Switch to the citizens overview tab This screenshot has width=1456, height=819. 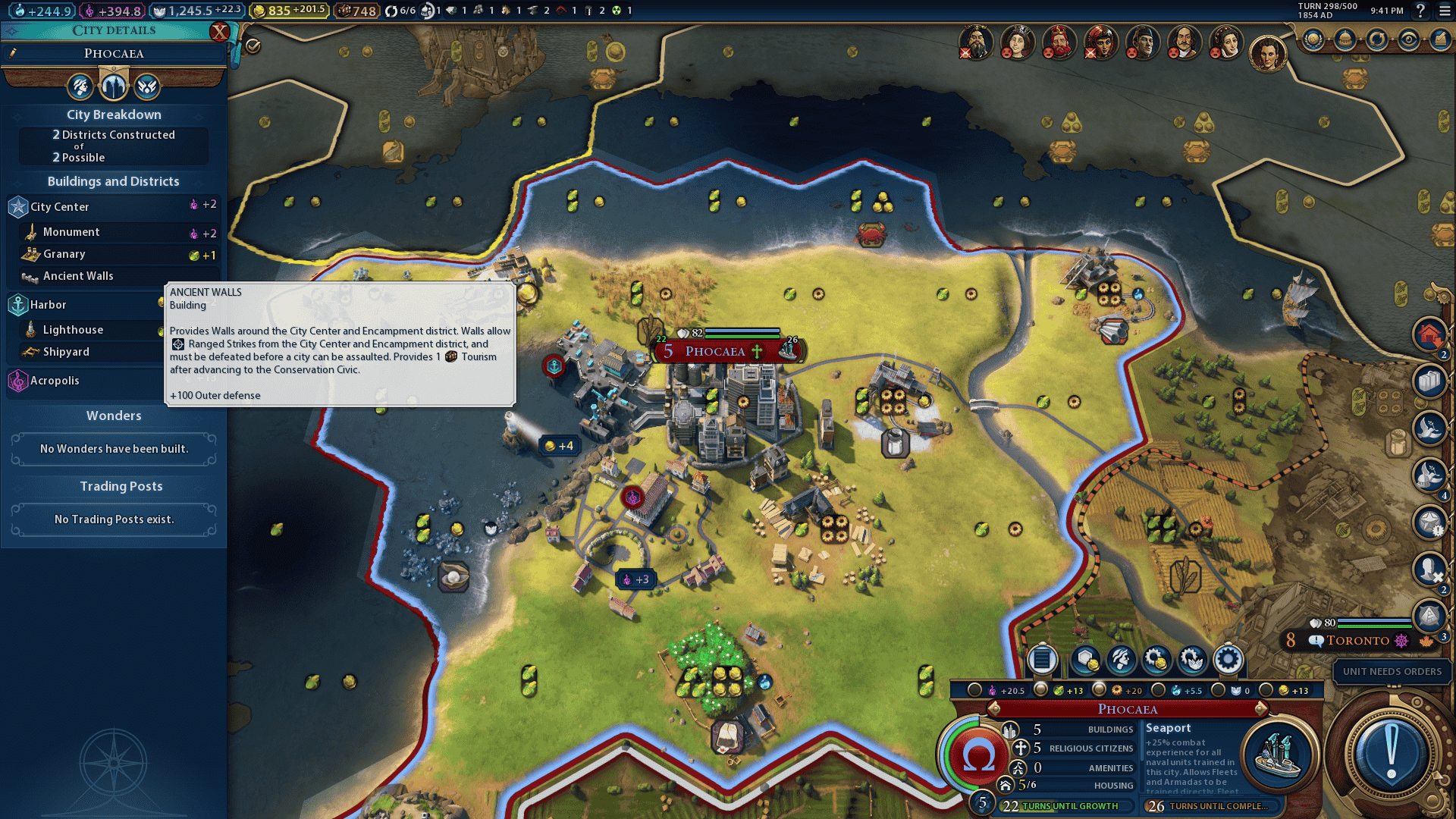coord(80,86)
